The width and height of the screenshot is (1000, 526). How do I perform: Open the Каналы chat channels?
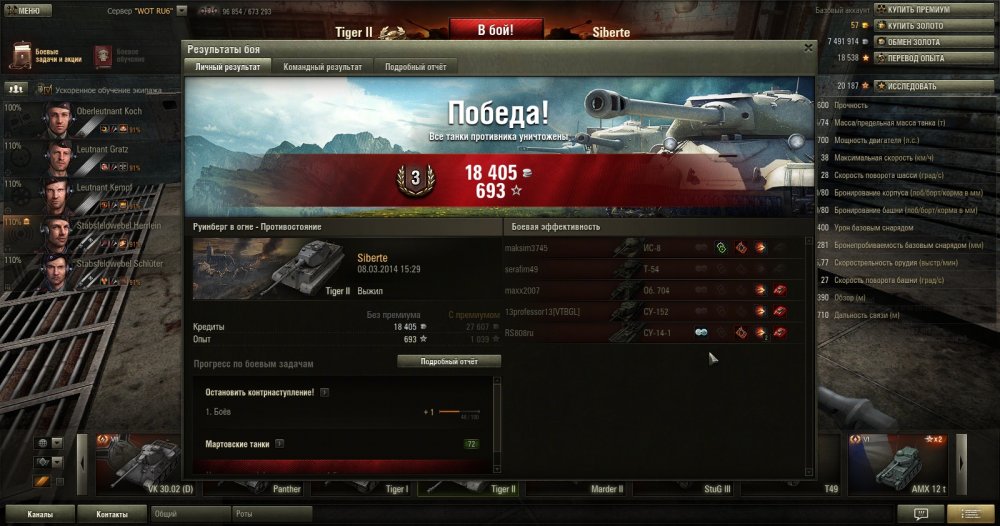click(x=41, y=514)
